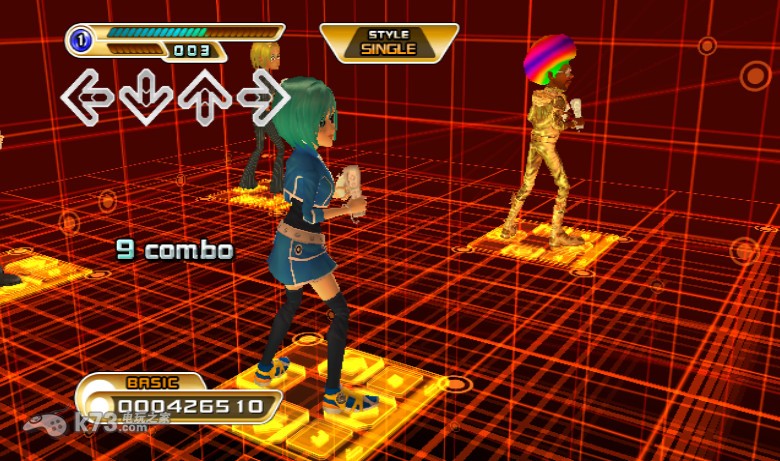Viewport: 780px width, 461px height.
Task: Select the up arrow step target
Action: click(x=205, y=97)
